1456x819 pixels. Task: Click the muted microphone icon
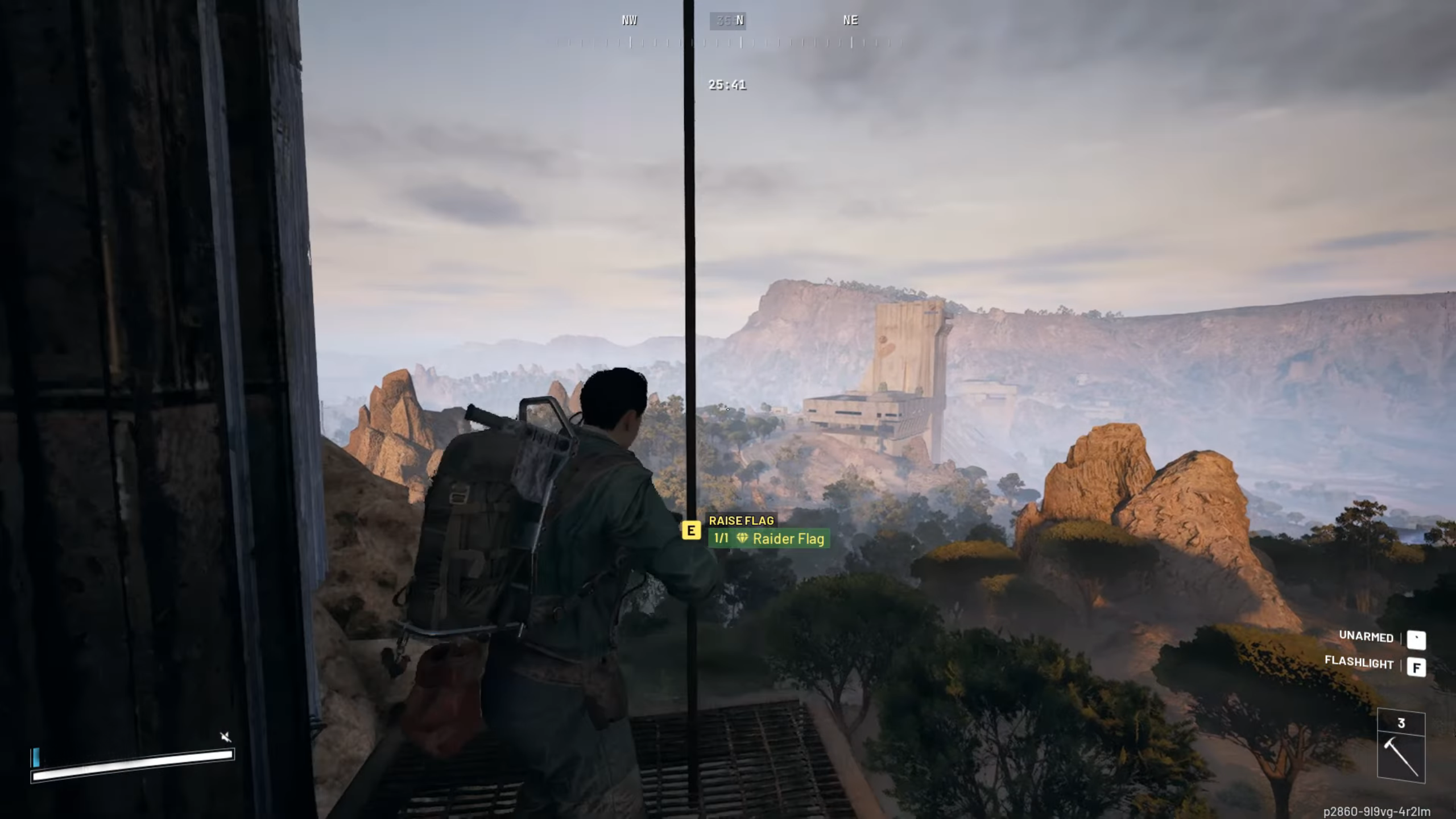pyautogui.click(x=226, y=737)
